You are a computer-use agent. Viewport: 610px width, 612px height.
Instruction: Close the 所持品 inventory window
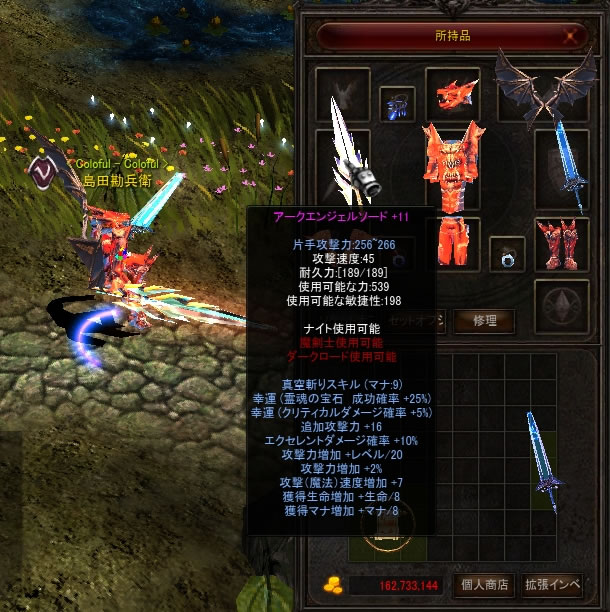tap(572, 36)
